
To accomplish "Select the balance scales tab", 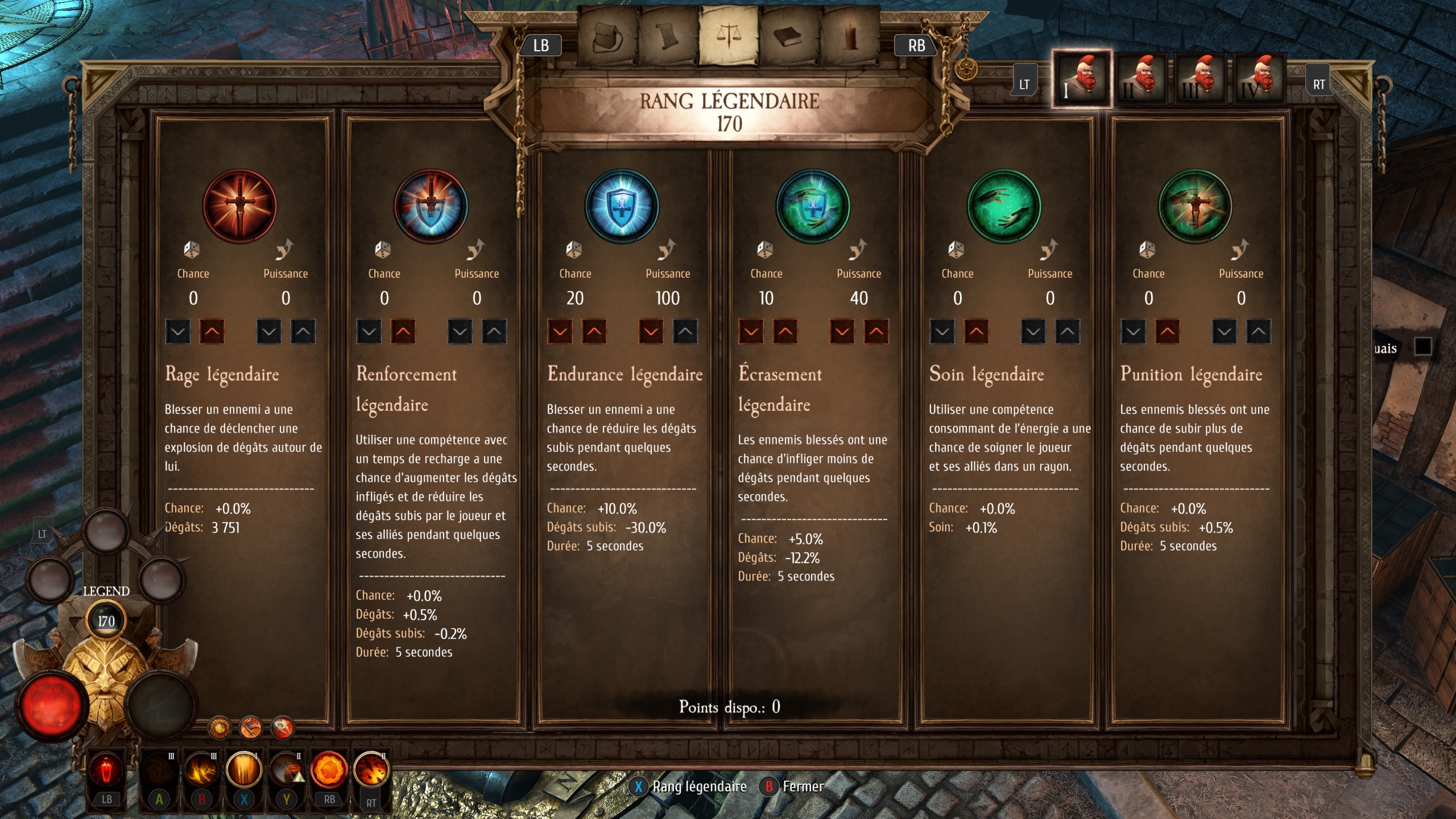I will [x=729, y=36].
